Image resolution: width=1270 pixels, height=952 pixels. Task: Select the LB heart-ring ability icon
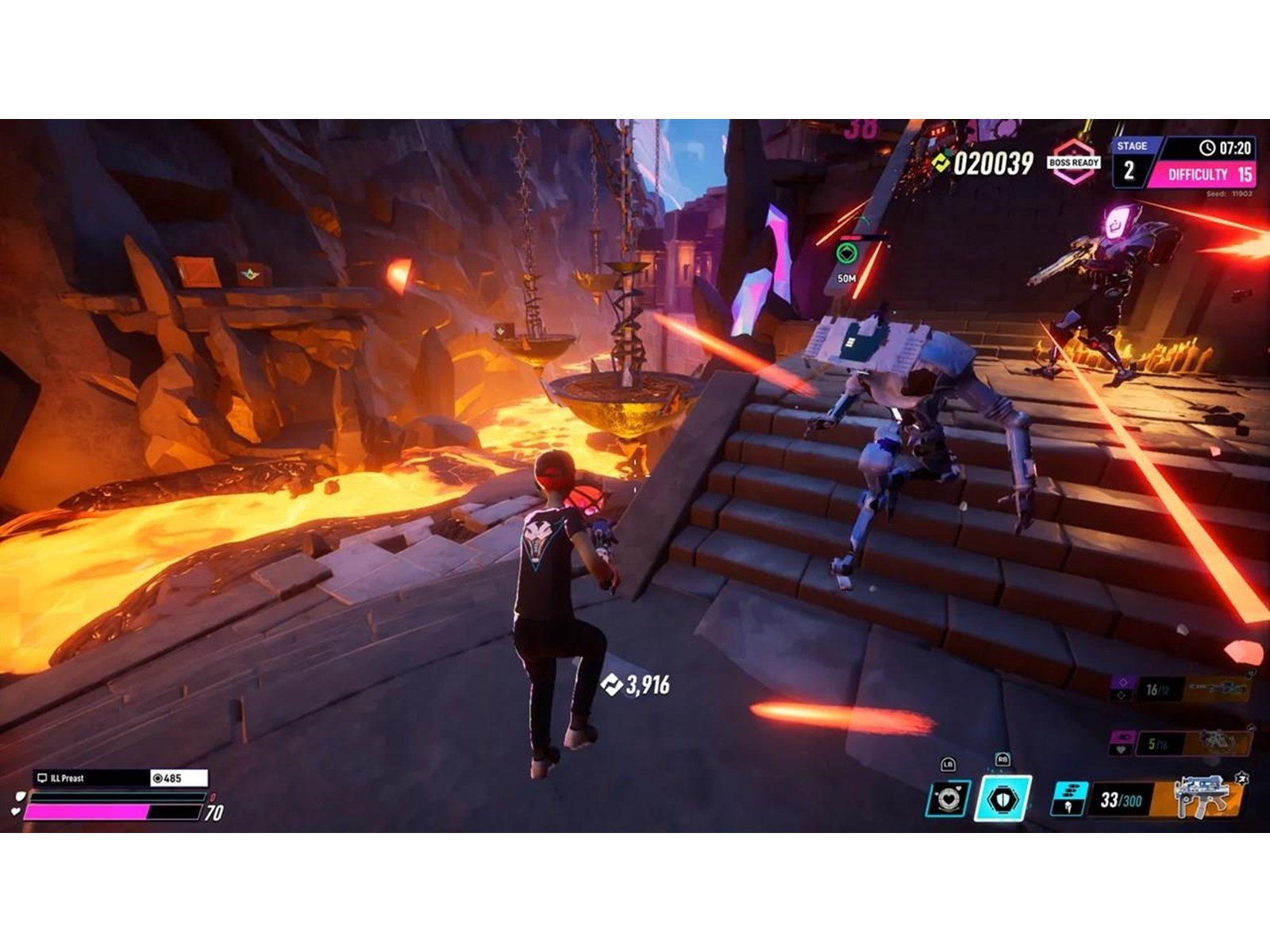pos(949,800)
